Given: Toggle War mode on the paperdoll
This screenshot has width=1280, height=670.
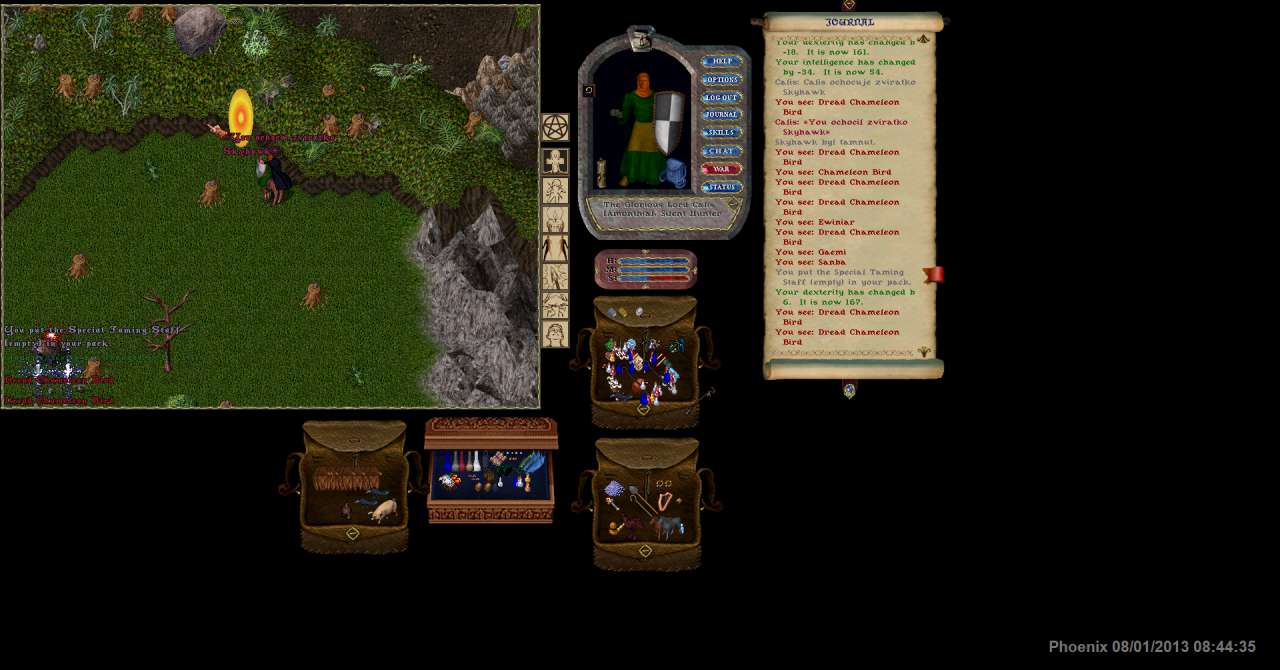Looking at the screenshot, I should [x=721, y=169].
